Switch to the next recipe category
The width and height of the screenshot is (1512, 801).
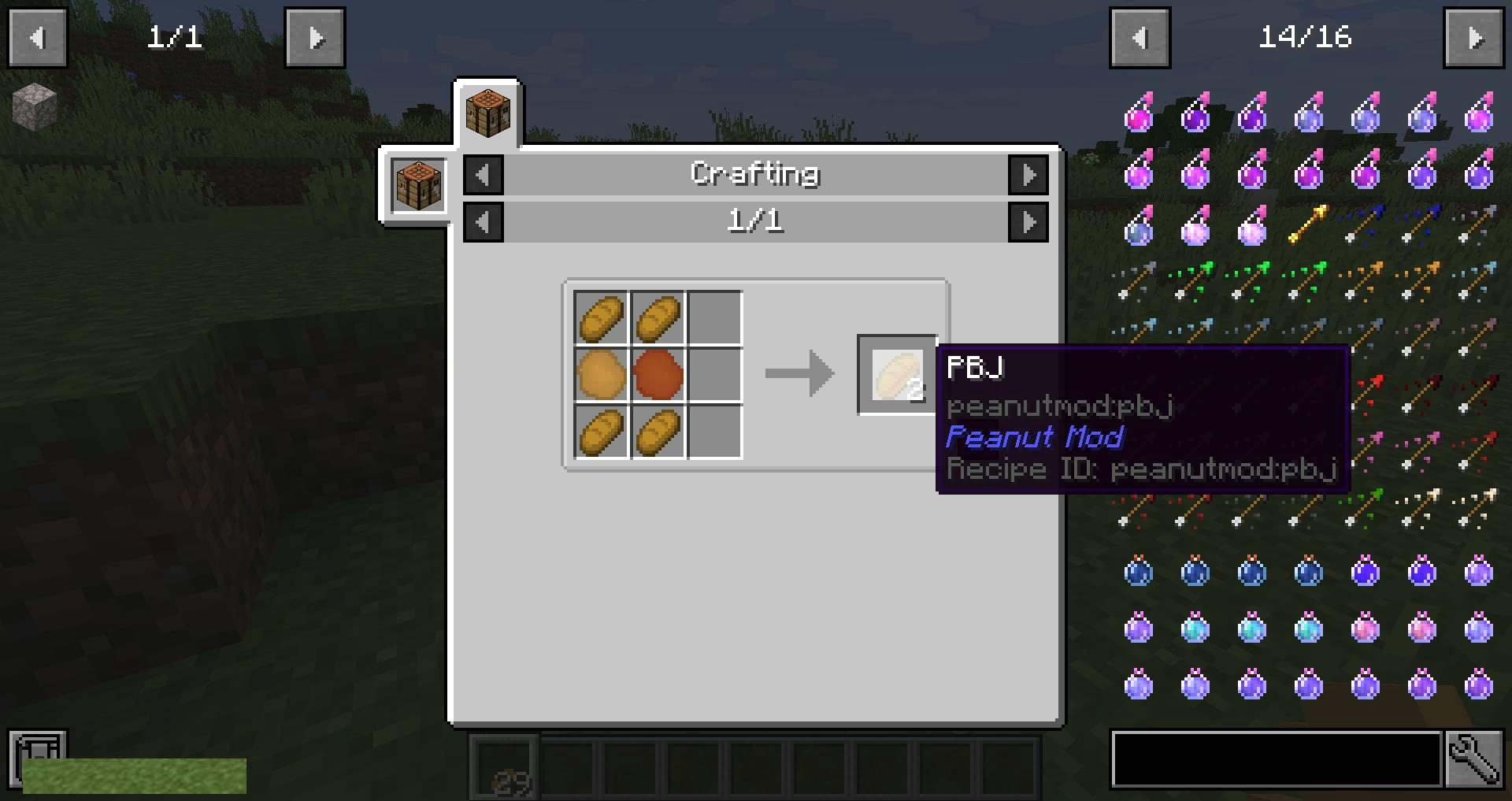[1028, 175]
